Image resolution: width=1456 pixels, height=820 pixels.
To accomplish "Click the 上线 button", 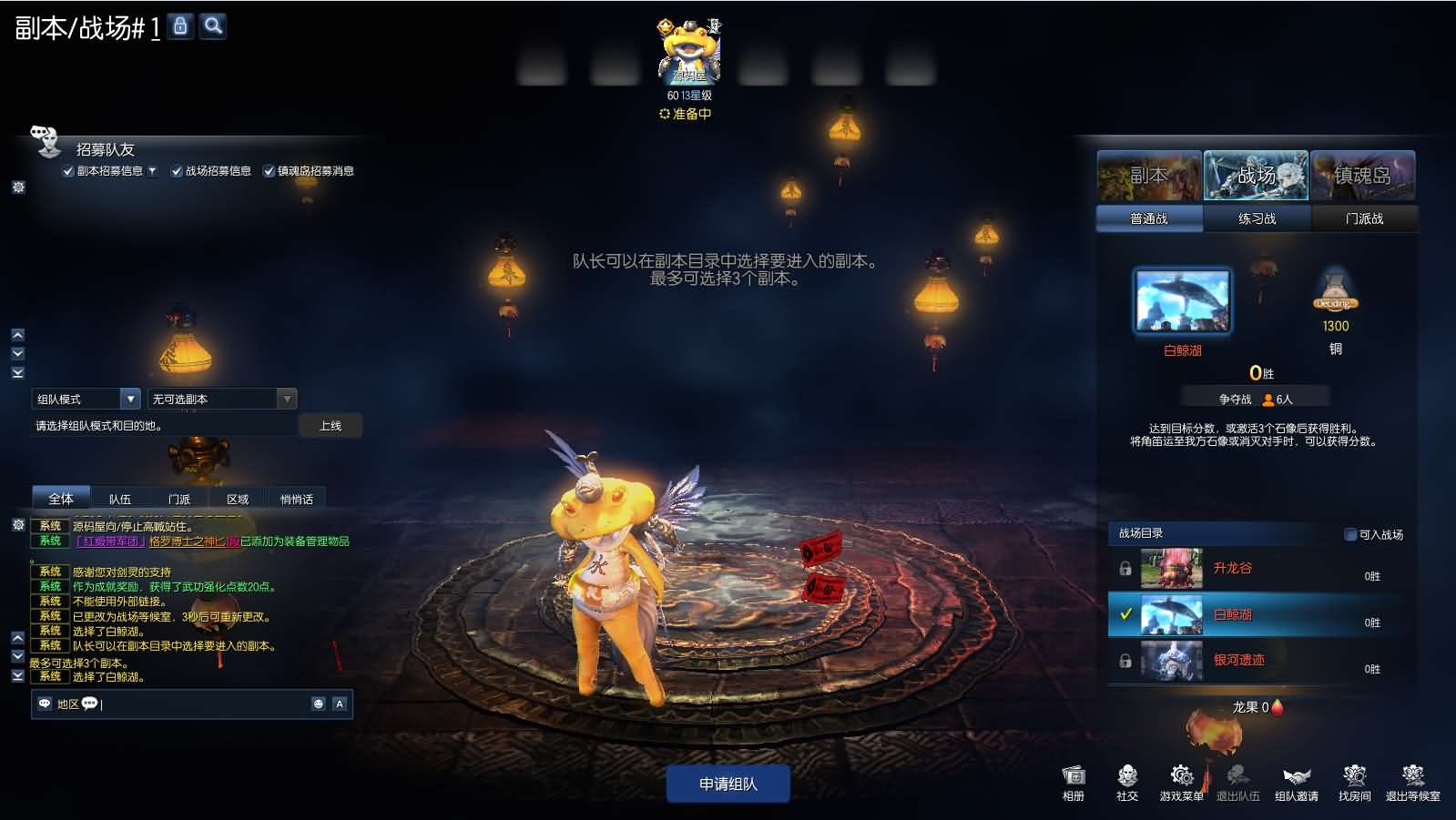I will 331,425.
